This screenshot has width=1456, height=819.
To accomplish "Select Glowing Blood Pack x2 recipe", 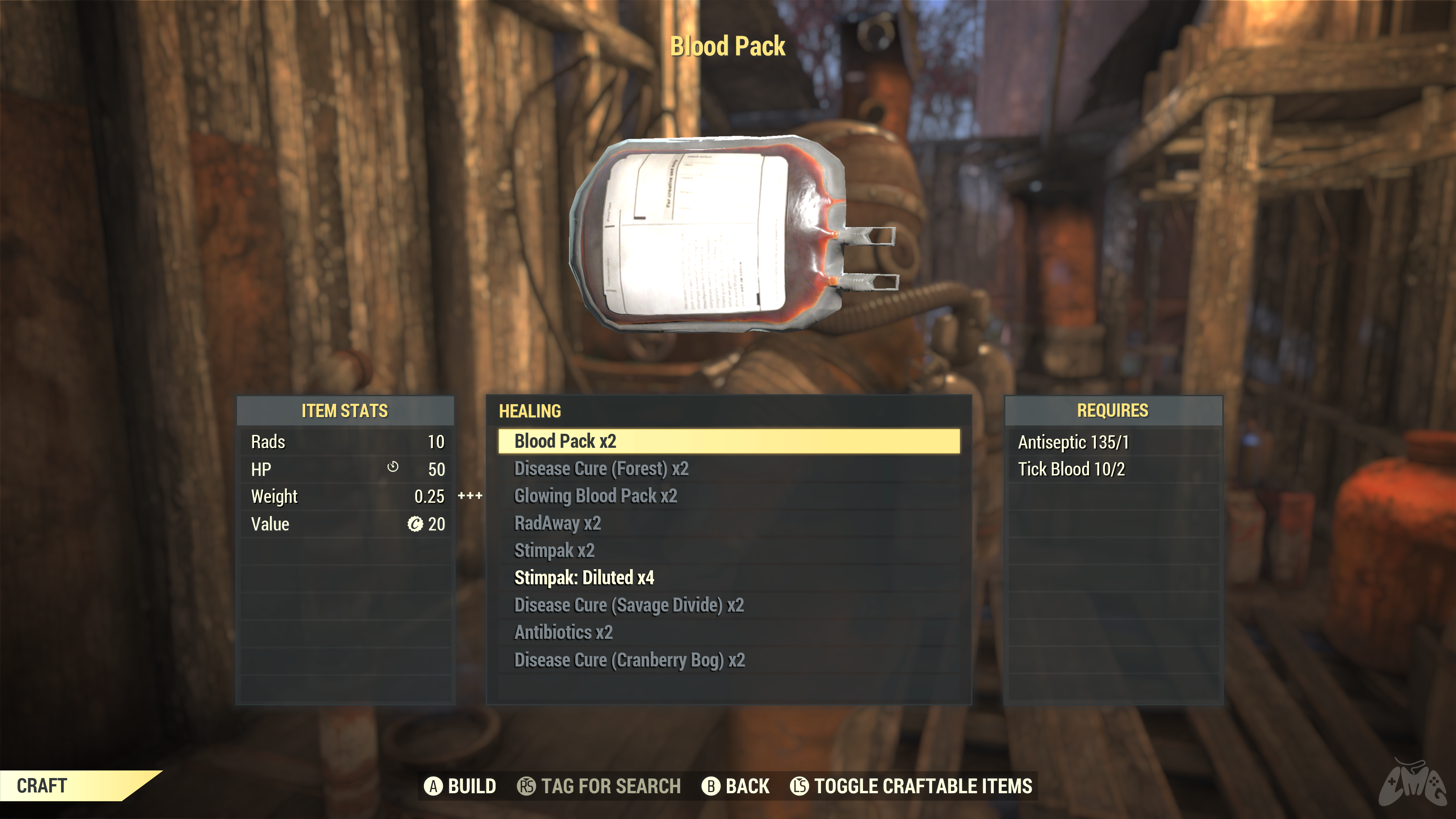I will tap(595, 496).
